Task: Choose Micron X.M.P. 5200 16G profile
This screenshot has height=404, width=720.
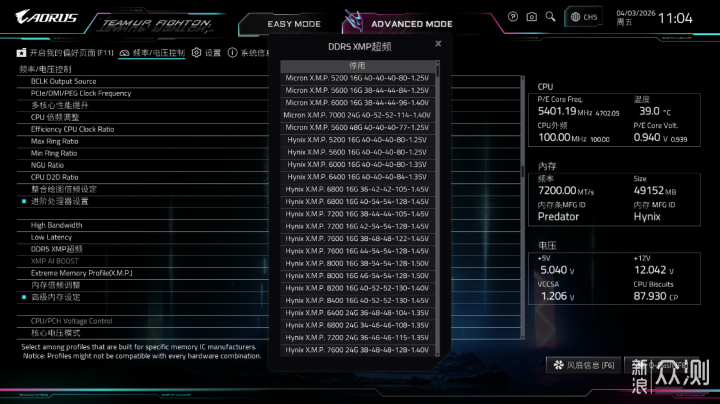Action: [x=357, y=77]
